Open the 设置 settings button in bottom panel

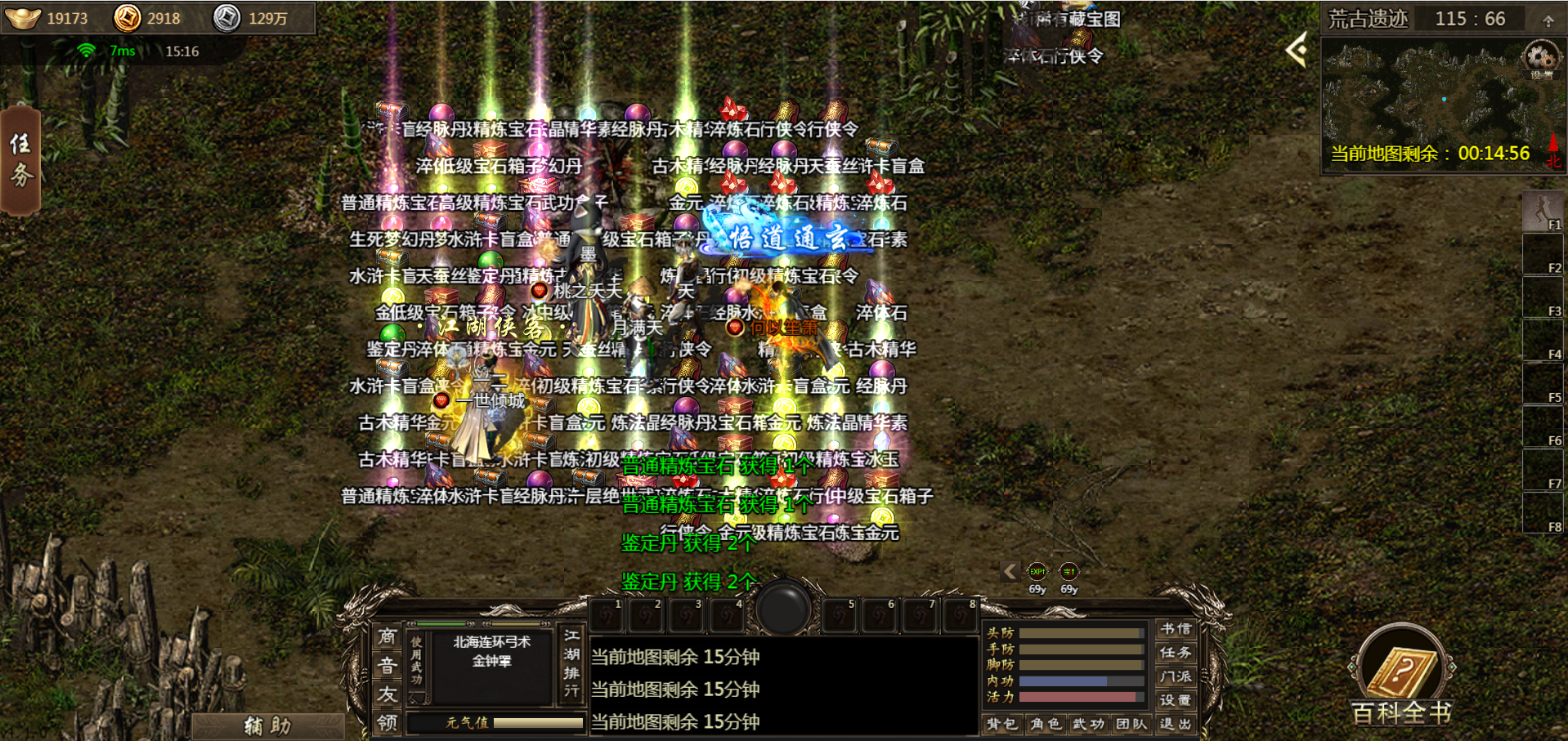pyautogui.click(x=1175, y=700)
